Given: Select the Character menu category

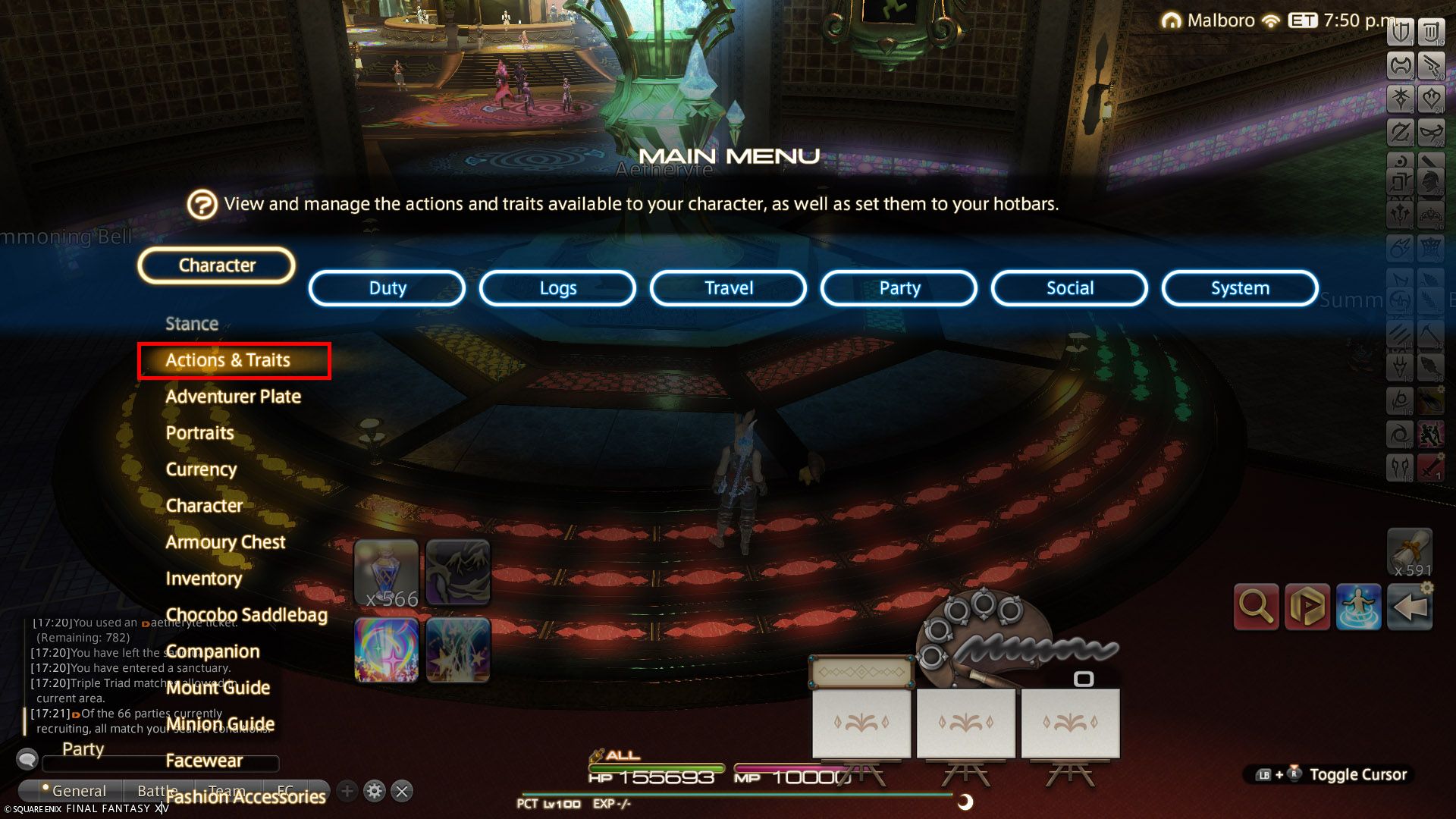Looking at the screenshot, I should (216, 265).
